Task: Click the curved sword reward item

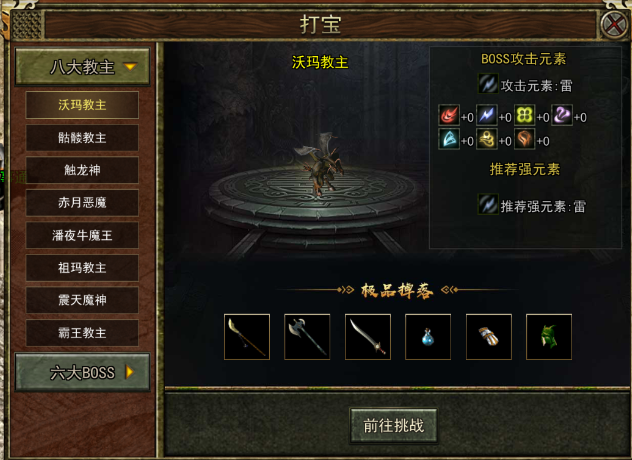Action: click(x=368, y=337)
